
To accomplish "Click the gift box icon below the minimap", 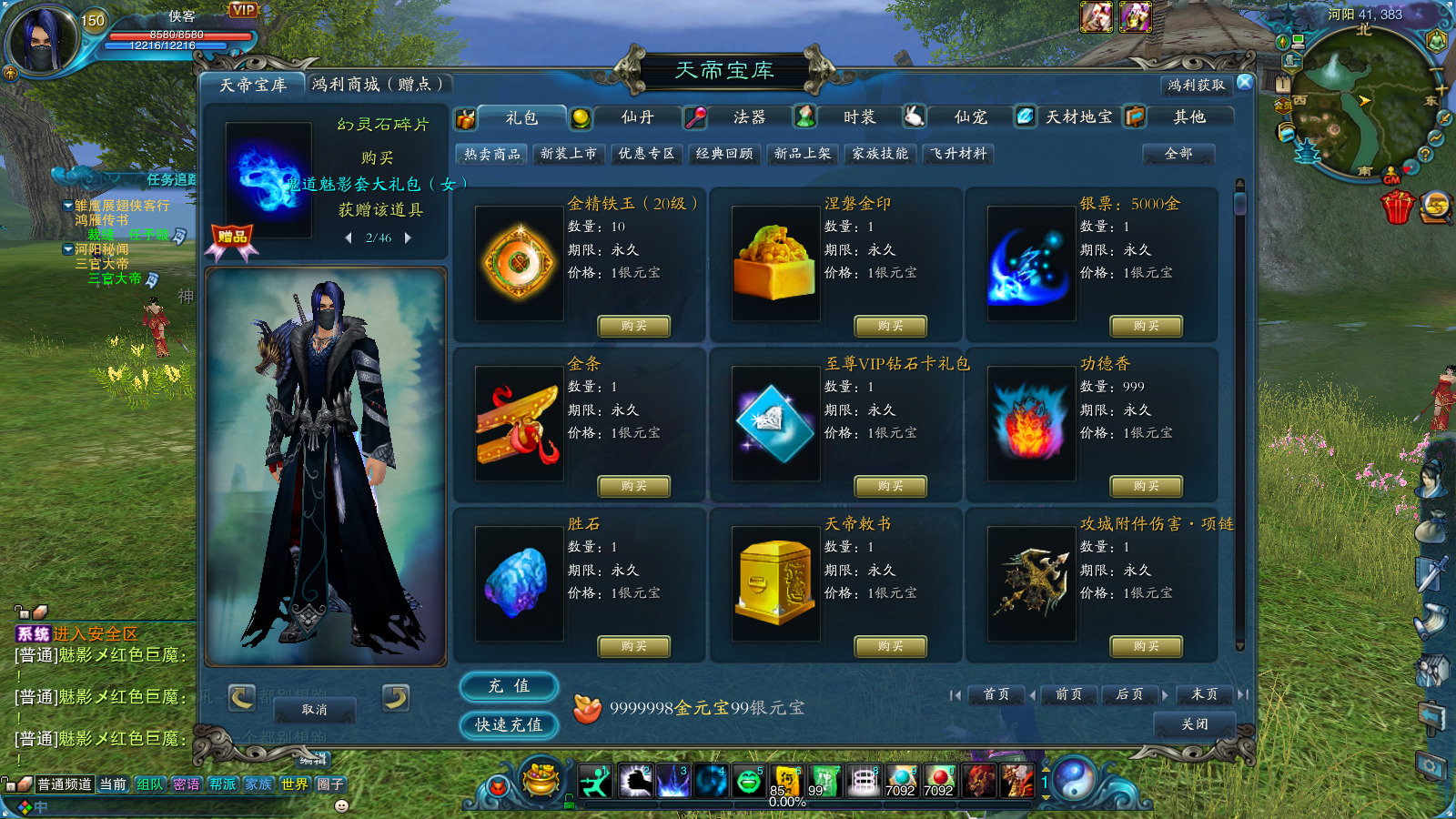I will (x=1397, y=207).
